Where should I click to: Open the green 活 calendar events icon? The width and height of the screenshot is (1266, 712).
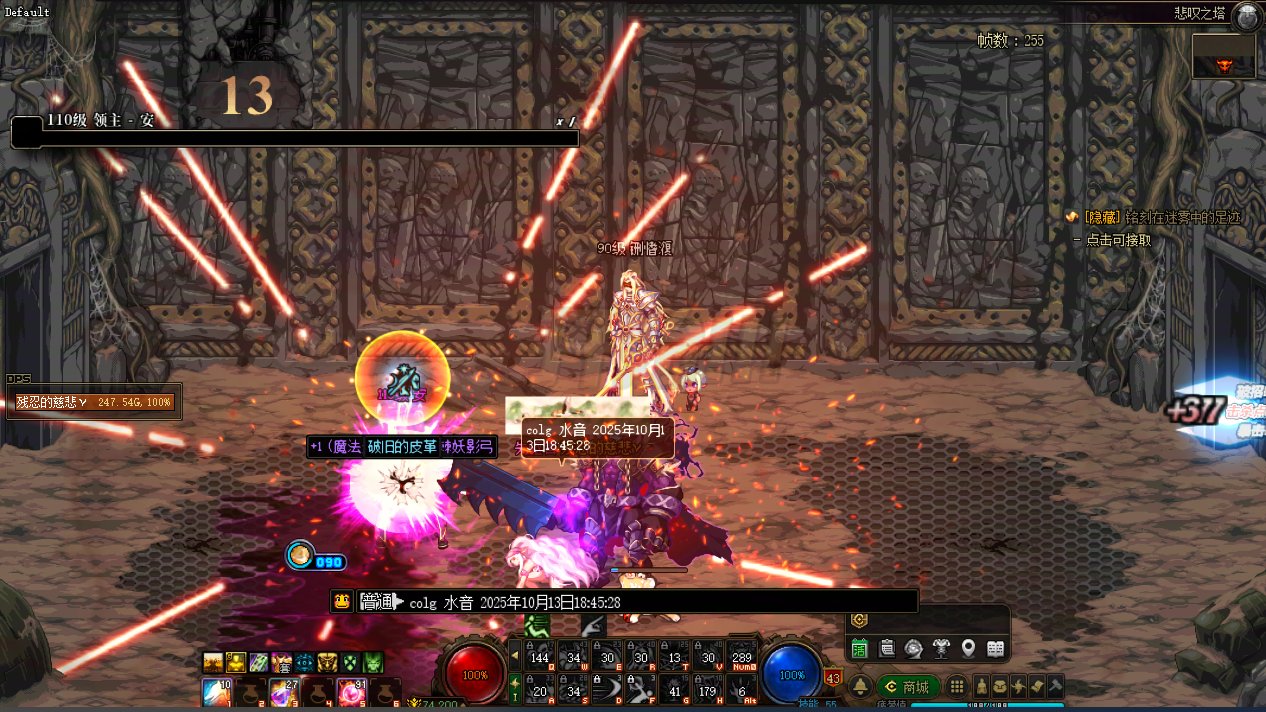[859, 648]
